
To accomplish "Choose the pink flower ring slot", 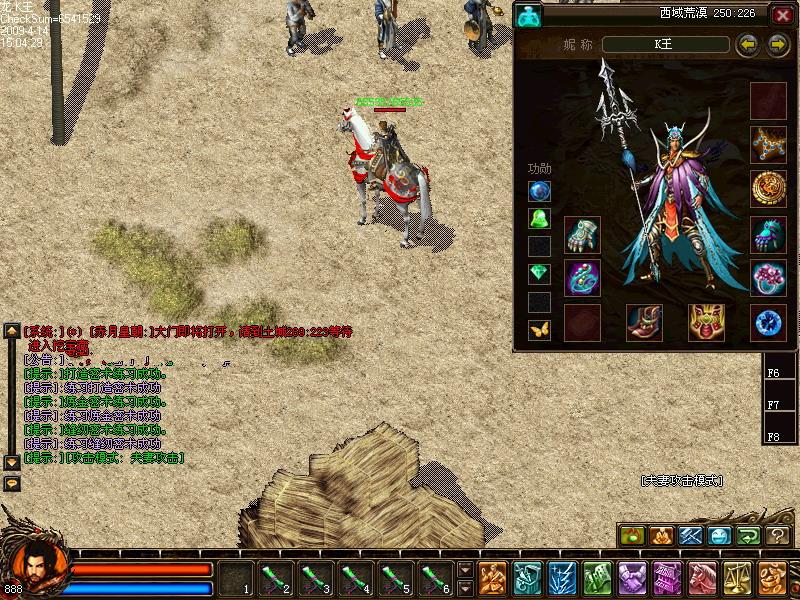I will pos(768,278).
